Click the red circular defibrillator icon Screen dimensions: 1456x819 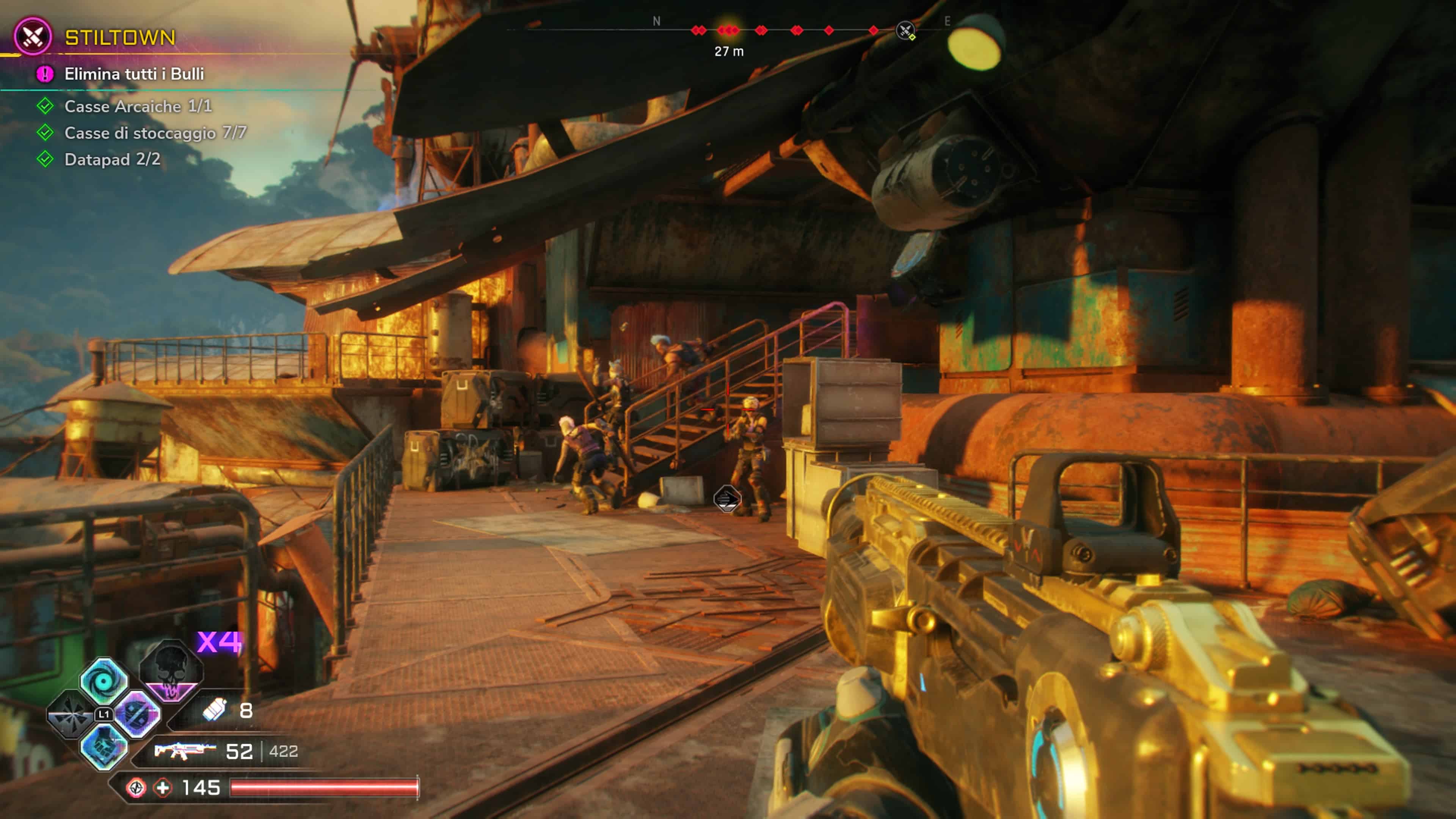(136, 788)
